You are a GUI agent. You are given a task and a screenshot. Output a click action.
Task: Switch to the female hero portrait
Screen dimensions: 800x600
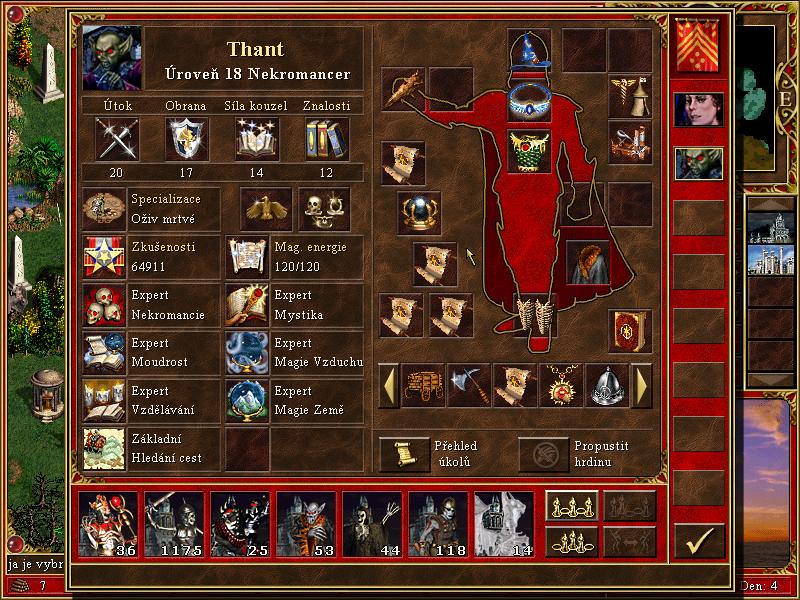point(698,114)
